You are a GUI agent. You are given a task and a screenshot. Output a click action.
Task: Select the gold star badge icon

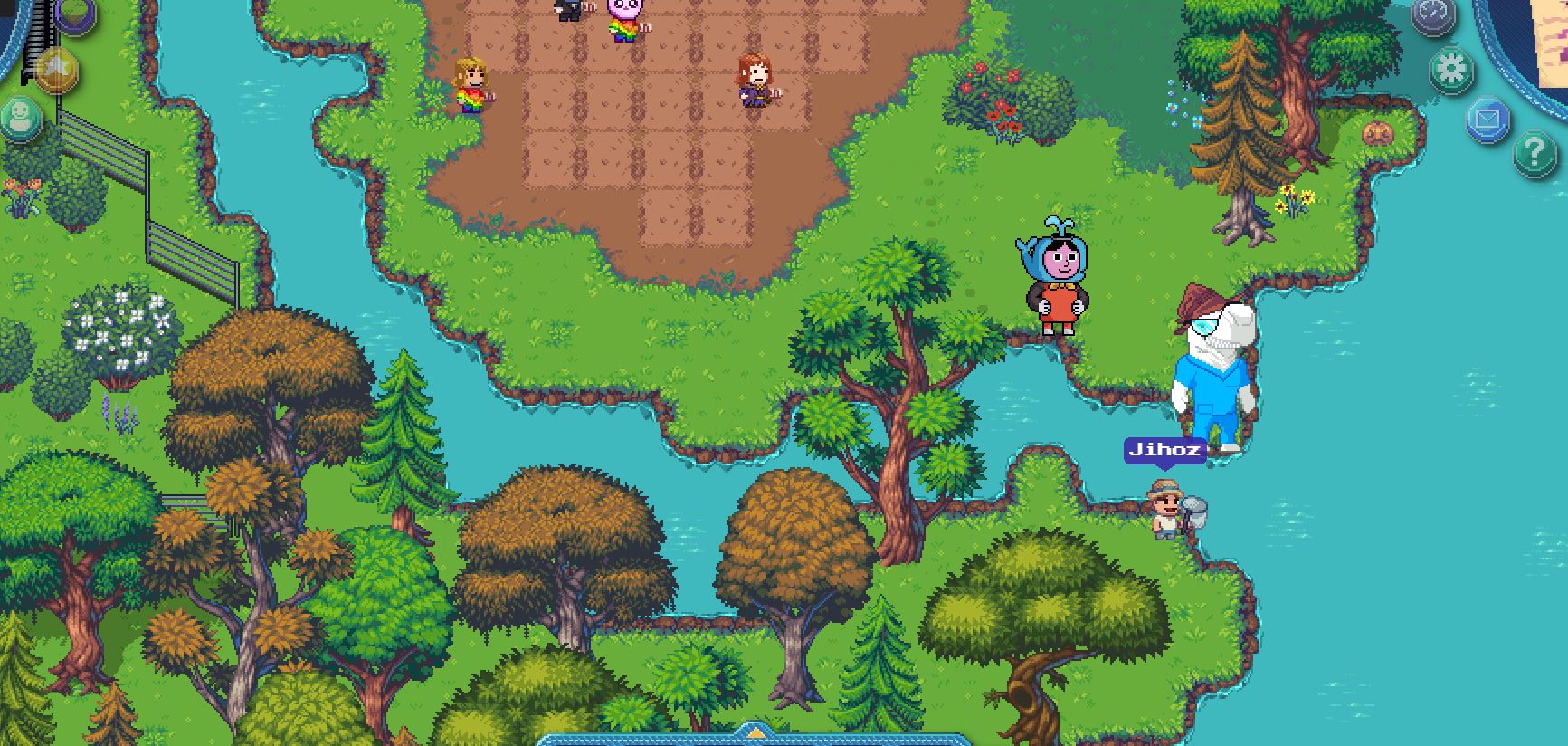pos(58,71)
